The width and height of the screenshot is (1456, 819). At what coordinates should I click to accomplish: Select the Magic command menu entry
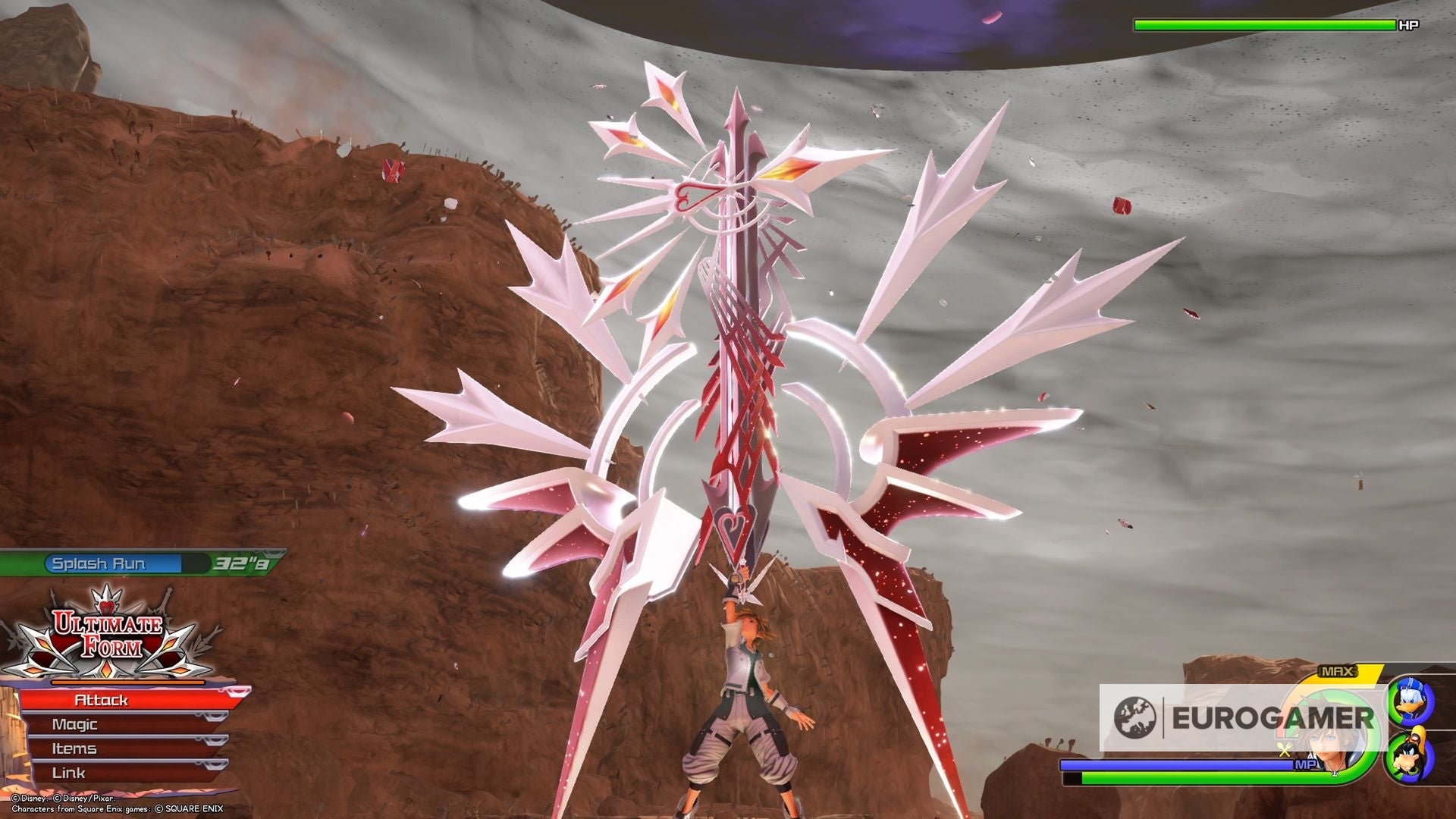74,724
